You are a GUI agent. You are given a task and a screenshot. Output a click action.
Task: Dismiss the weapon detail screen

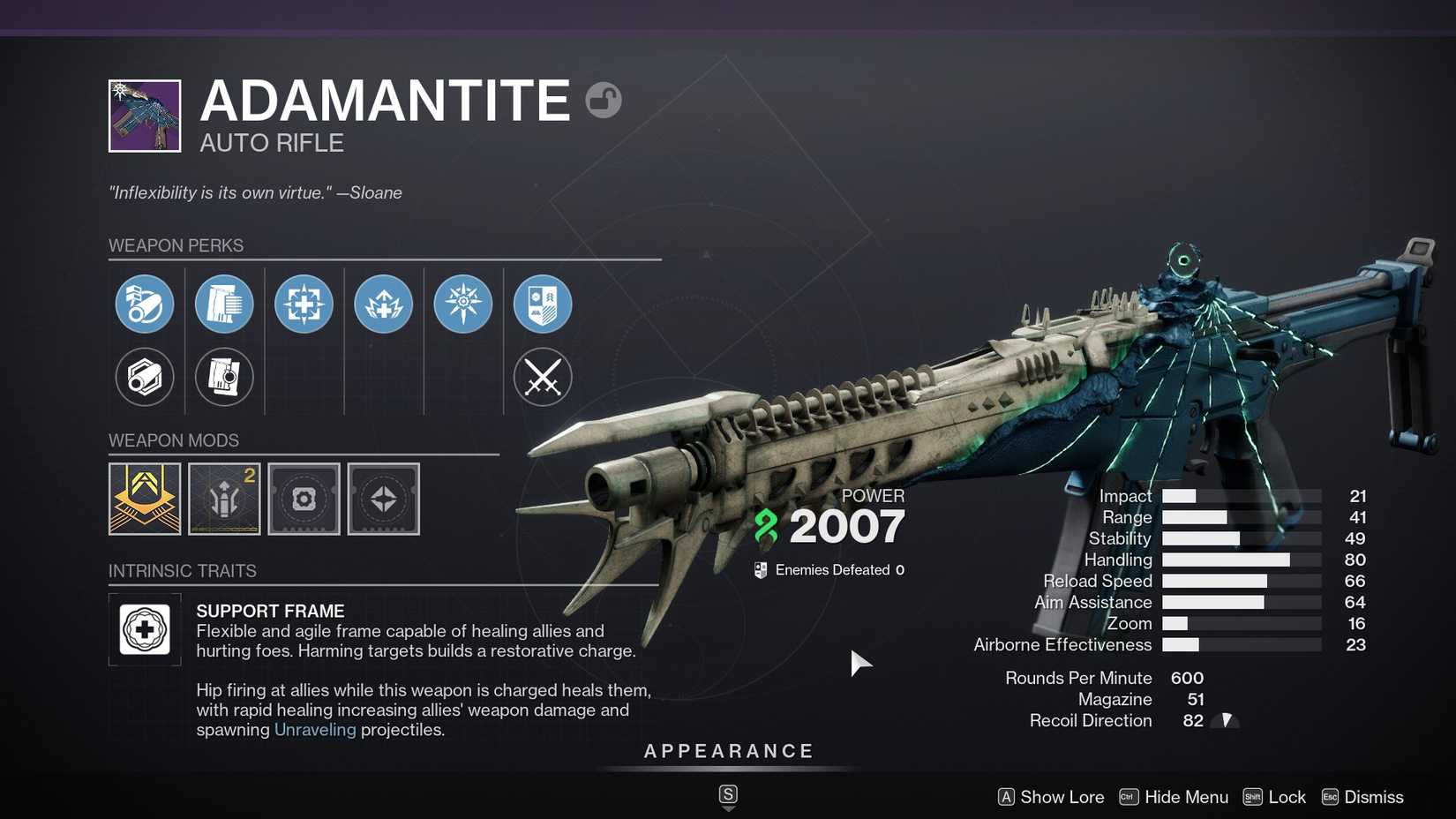pos(1362,796)
